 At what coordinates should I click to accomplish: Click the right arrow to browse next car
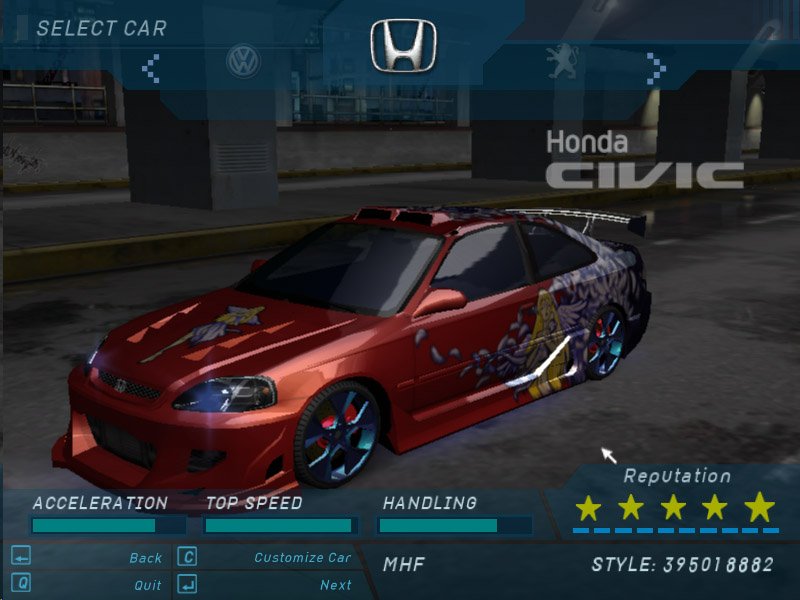pos(655,67)
